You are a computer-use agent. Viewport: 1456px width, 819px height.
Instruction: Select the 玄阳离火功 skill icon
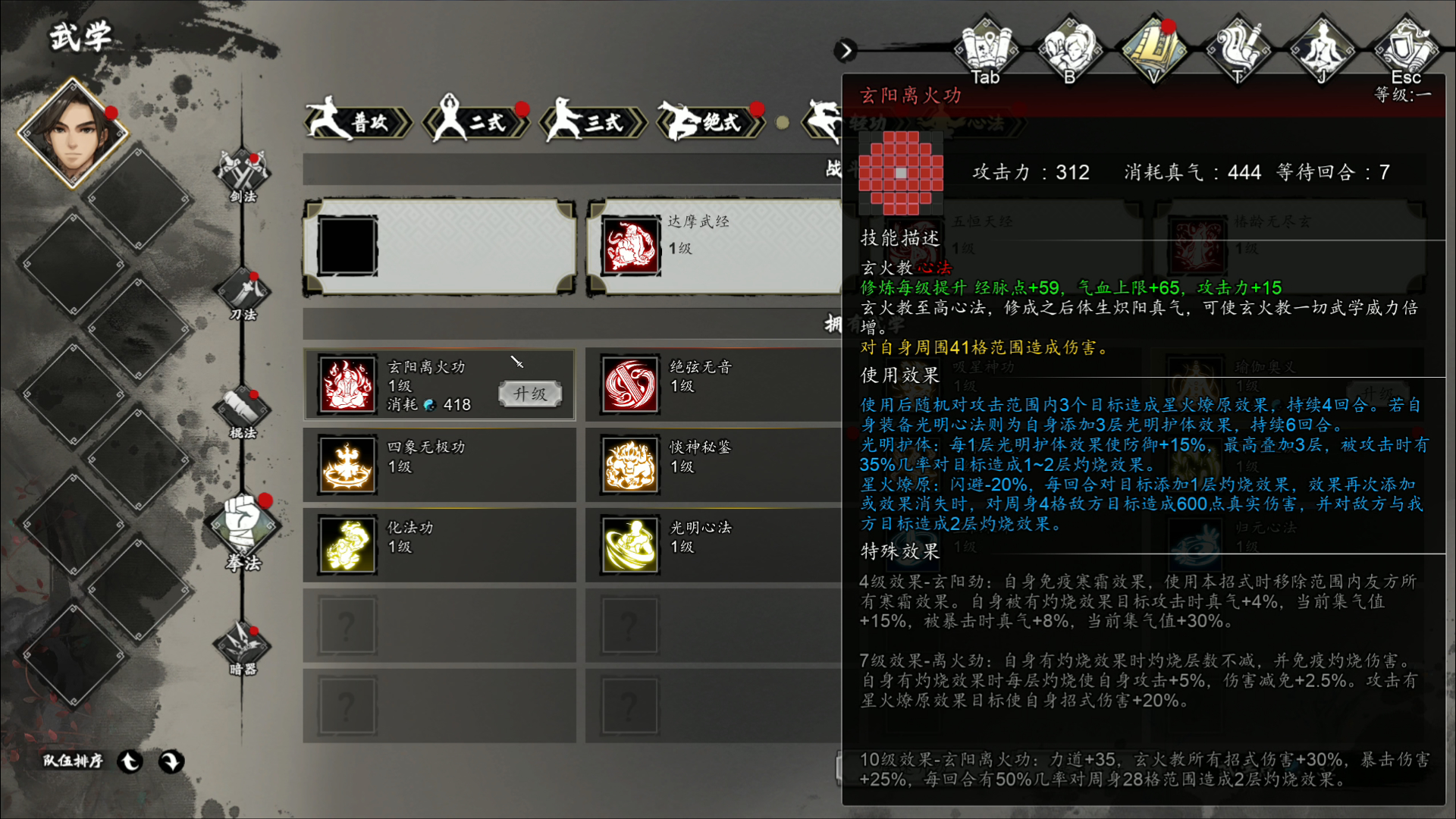pos(347,384)
